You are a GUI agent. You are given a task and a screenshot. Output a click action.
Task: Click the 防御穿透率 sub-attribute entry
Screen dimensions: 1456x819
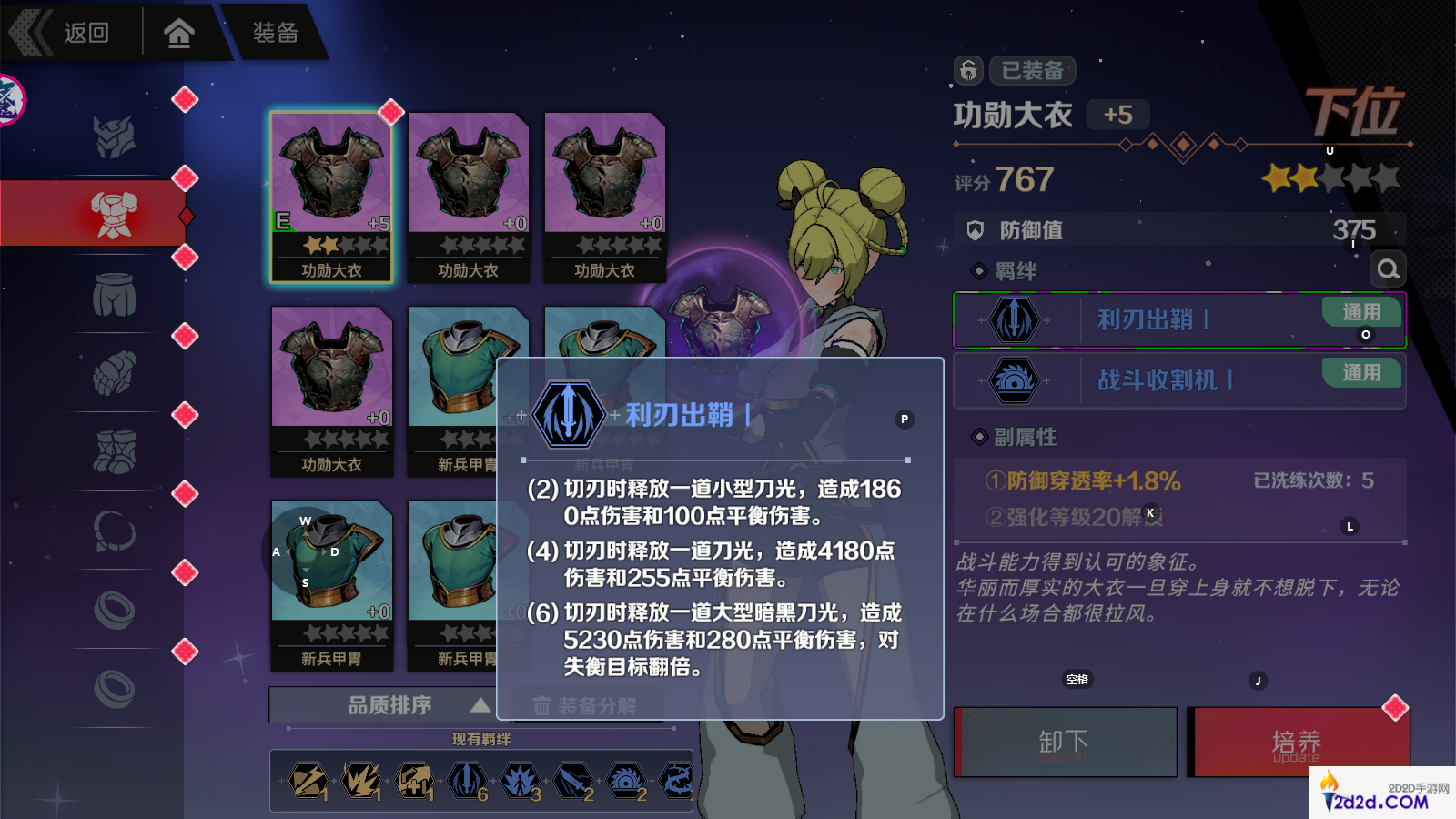click(1083, 481)
